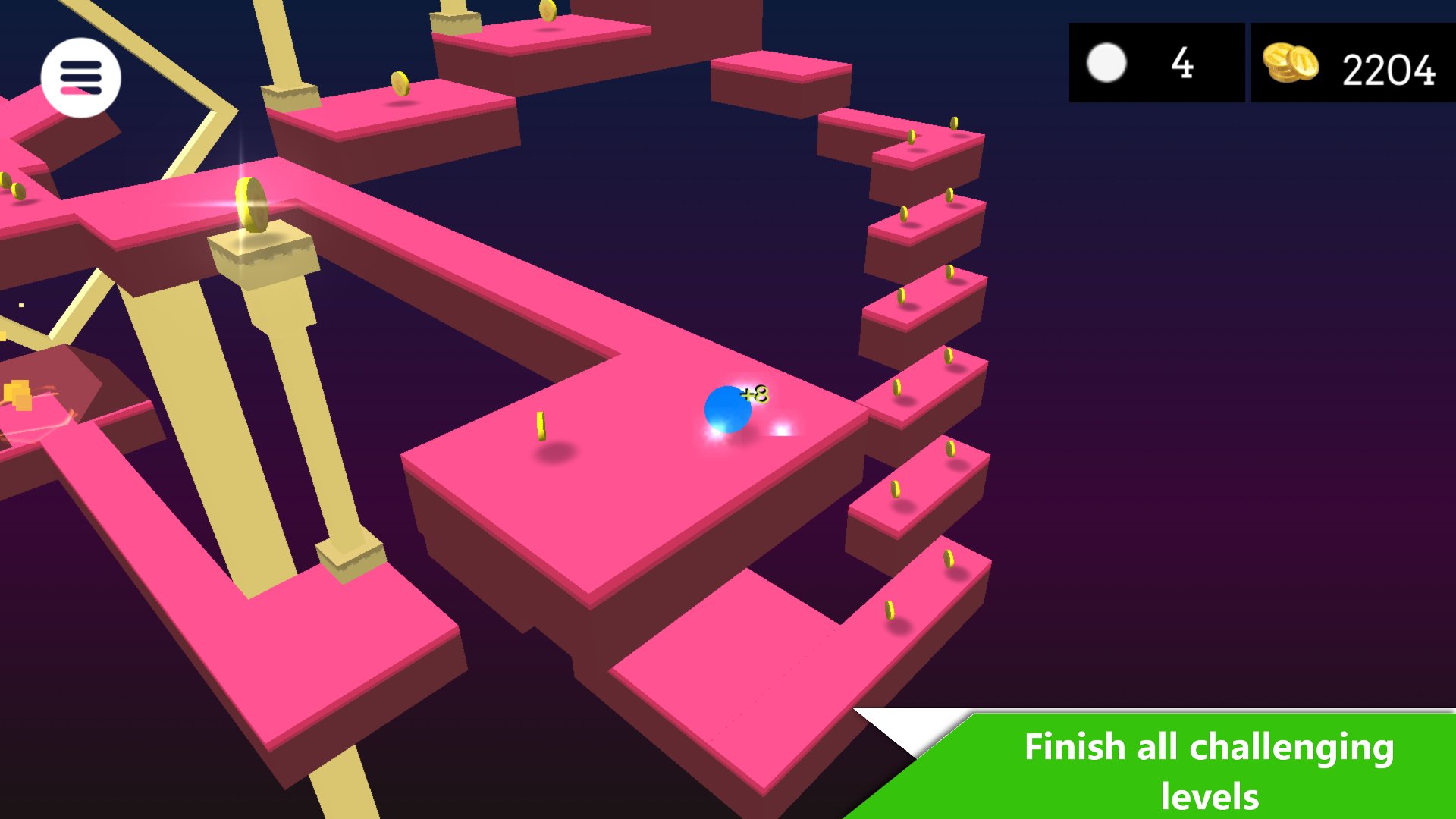Open the hamburger menu
The image size is (1456, 819).
(81, 78)
